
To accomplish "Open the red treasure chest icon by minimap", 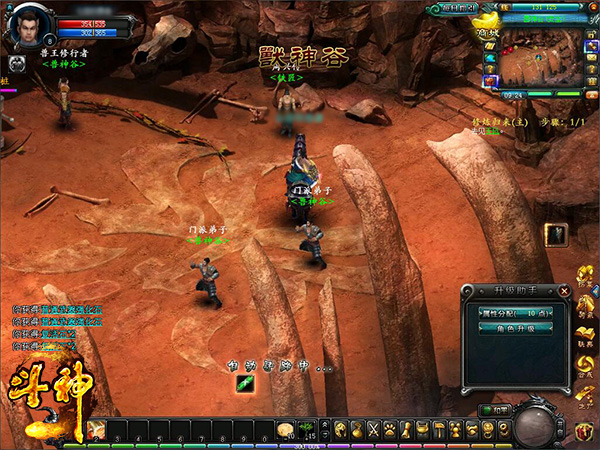I will pyautogui.click(x=490, y=80).
